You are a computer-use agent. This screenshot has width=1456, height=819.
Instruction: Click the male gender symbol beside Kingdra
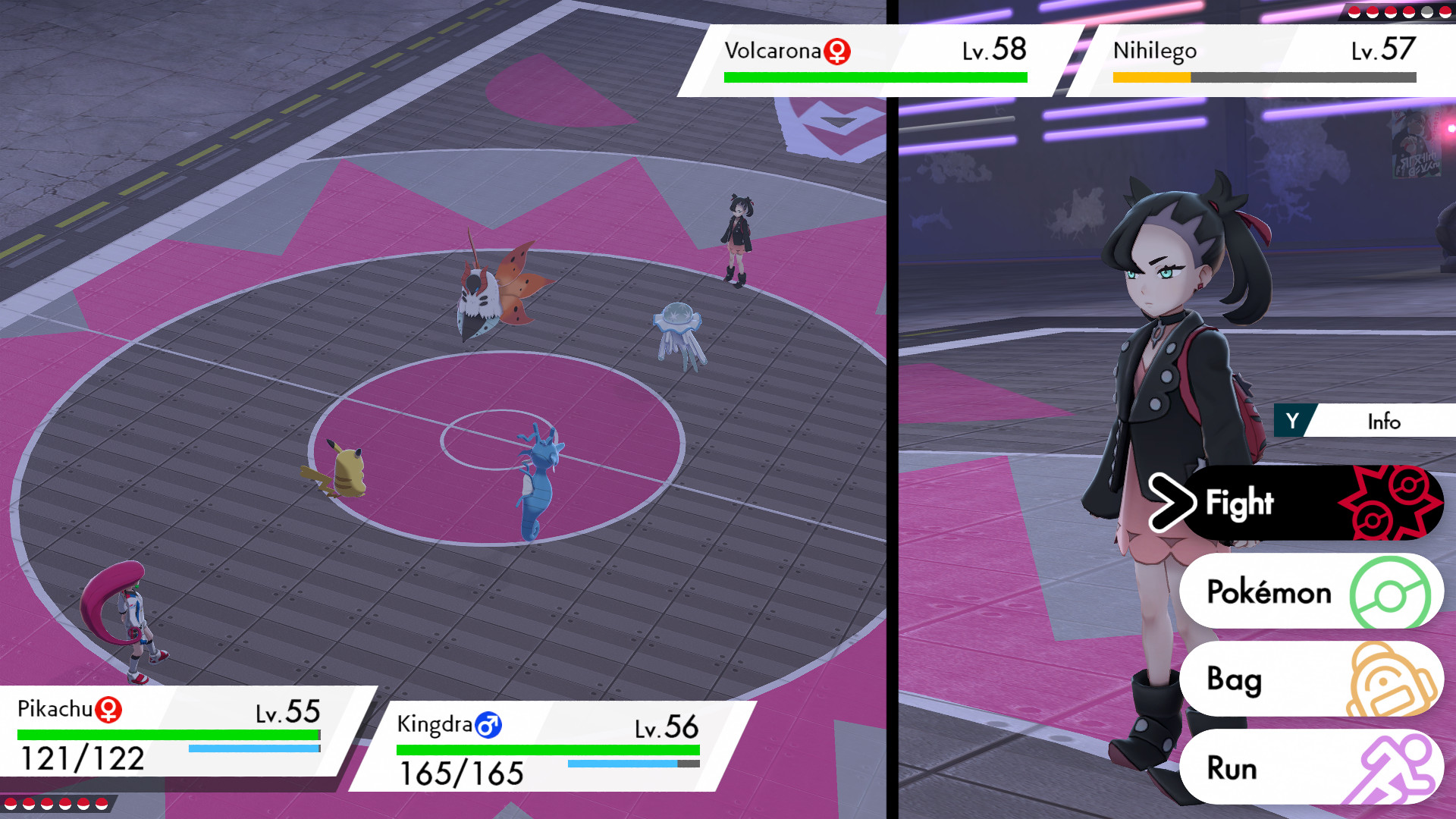[488, 725]
